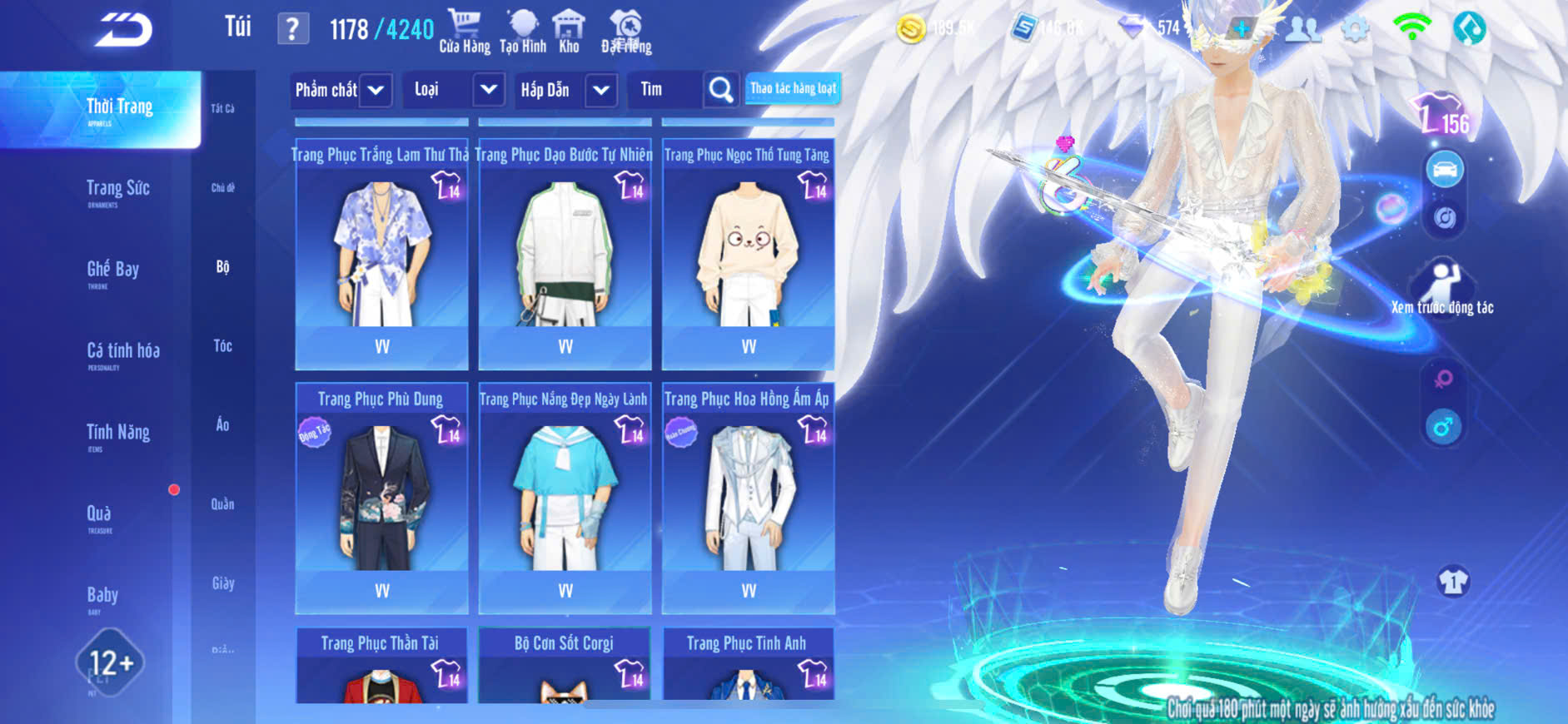Expand the Phẩm chất dropdown
This screenshot has width=1568, height=724.
click(x=341, y=90)
